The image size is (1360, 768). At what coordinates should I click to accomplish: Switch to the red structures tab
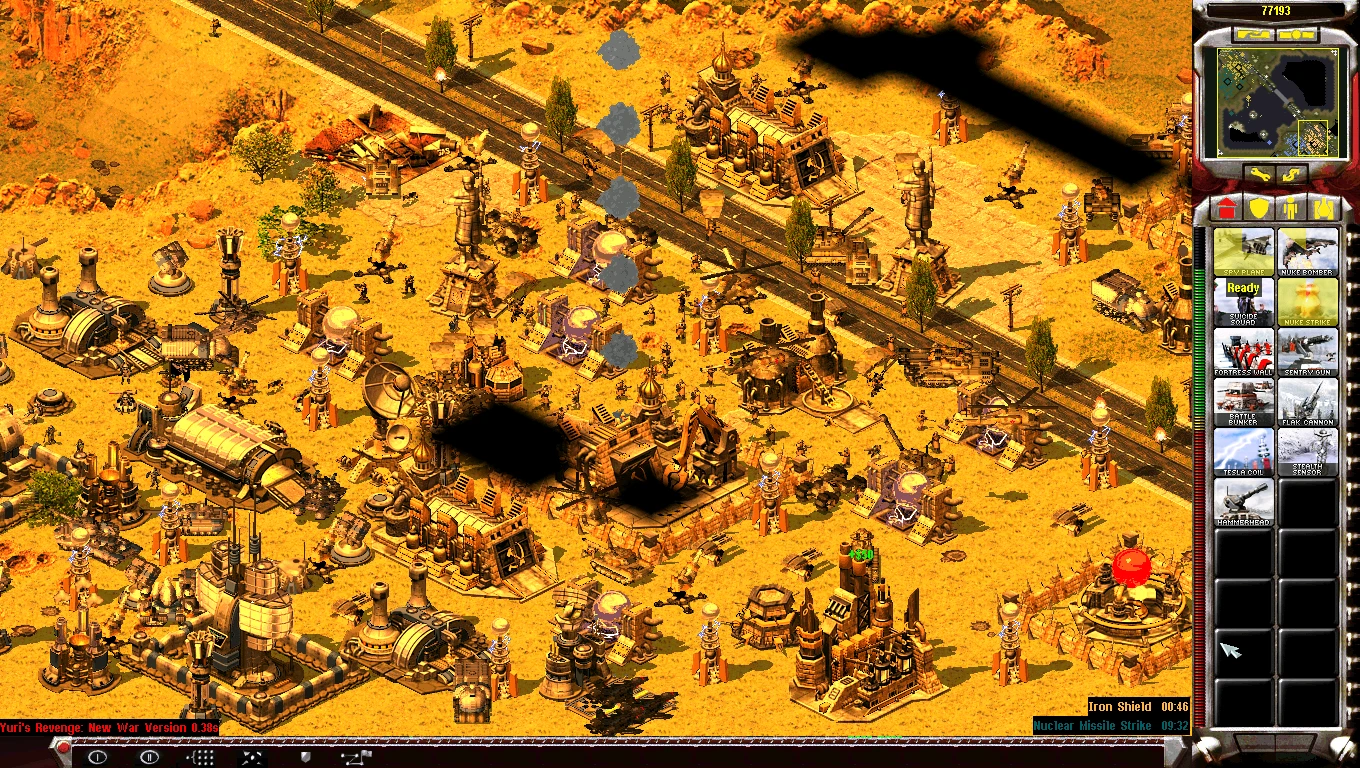coord(1226,208)
